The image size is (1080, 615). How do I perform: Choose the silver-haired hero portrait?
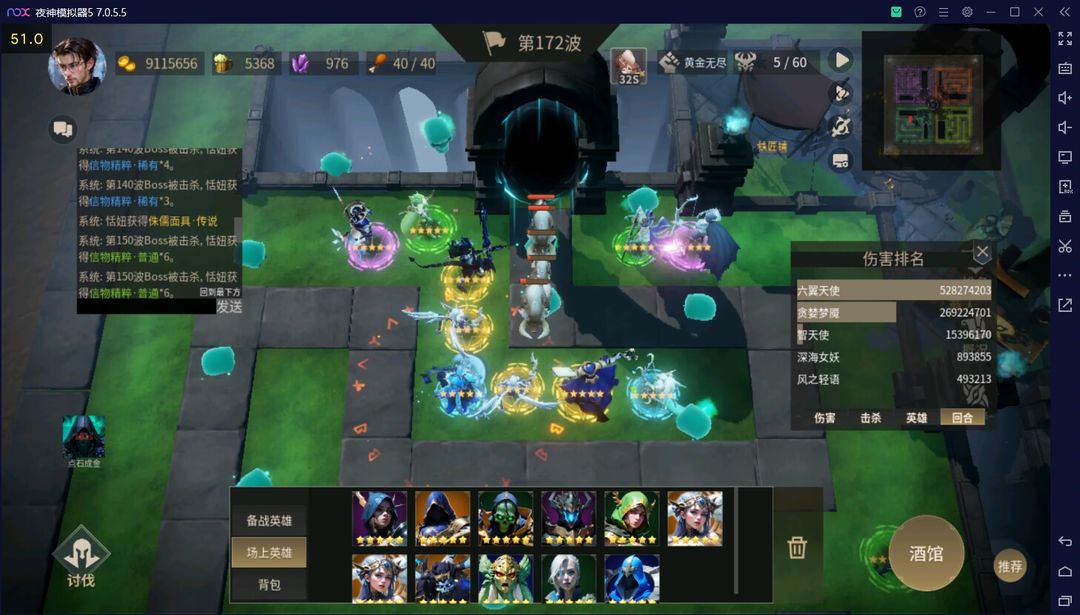568,579
